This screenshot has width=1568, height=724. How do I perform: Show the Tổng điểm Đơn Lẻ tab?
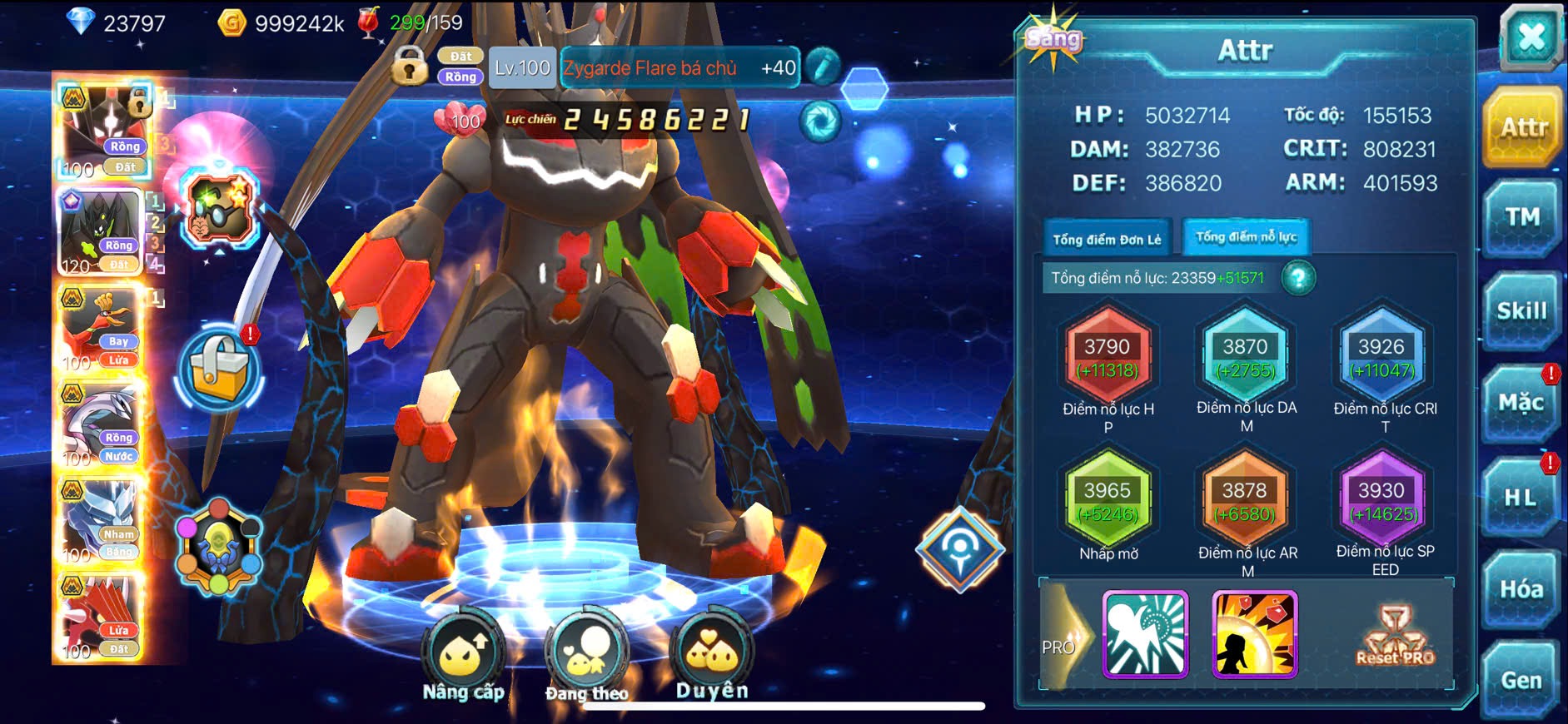pos(1107,240)
